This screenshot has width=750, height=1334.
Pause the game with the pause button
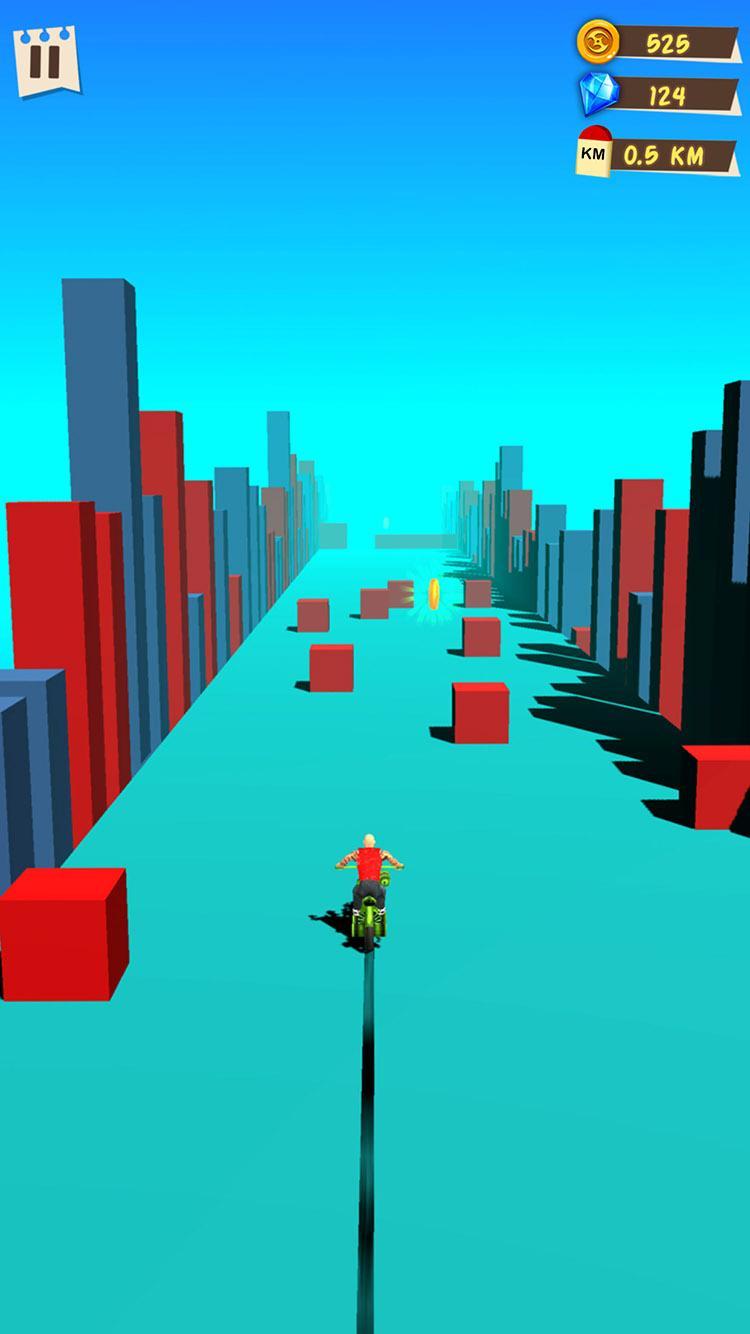45,61
